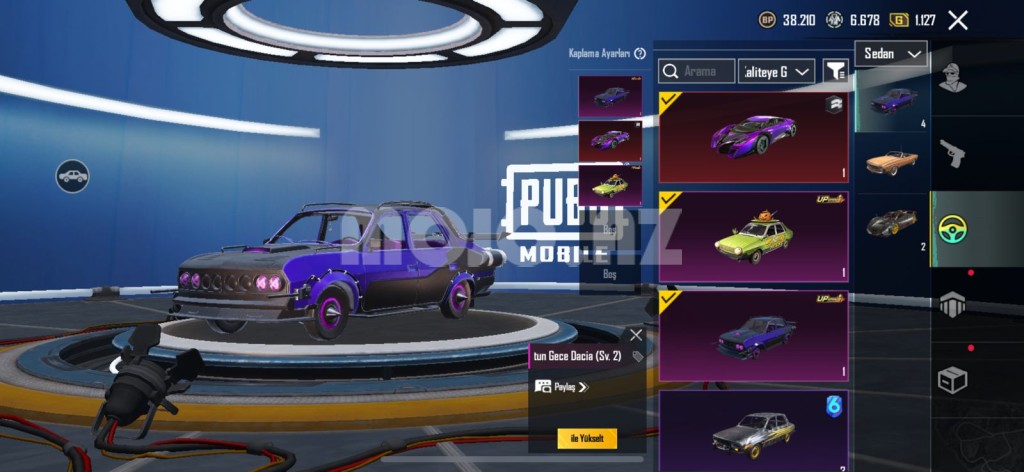1024x472 pixels.
Task: Select the orange convertible vehicle type
Action: pyautogui.click(x=891, y=161)
